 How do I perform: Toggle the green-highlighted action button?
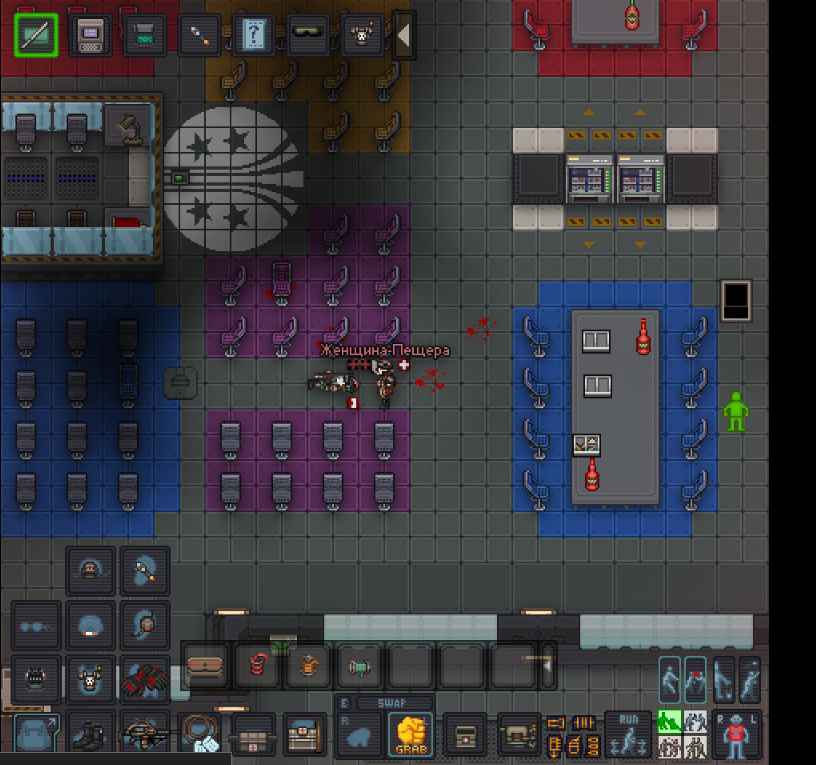[x=36, y=36]
